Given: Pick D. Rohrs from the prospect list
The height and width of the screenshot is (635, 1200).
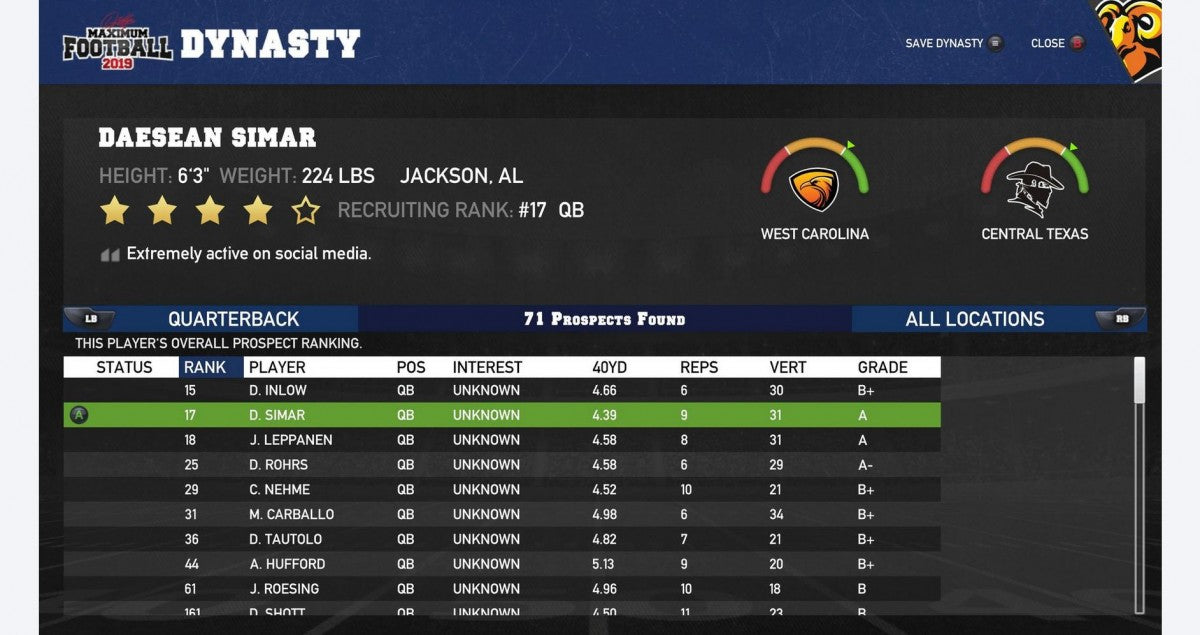Looking at the screenshot, I should [x=500, y=465].
